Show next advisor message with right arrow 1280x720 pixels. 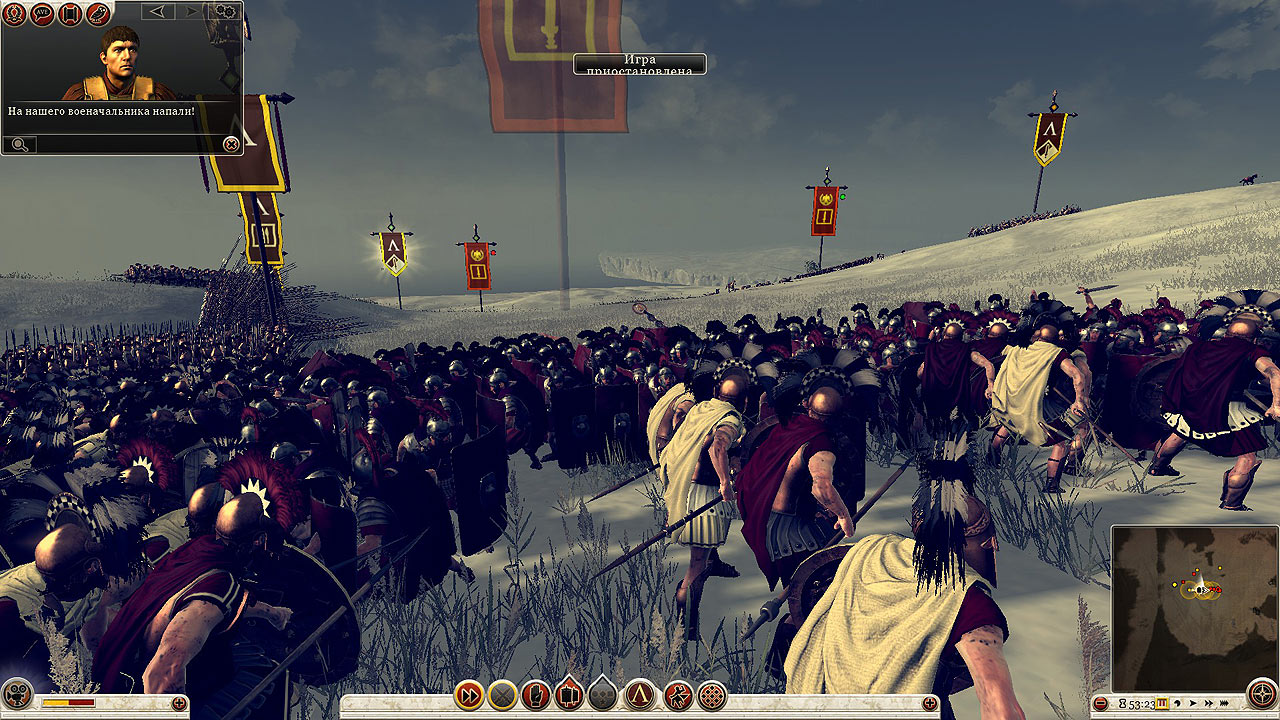coord(192,12)
